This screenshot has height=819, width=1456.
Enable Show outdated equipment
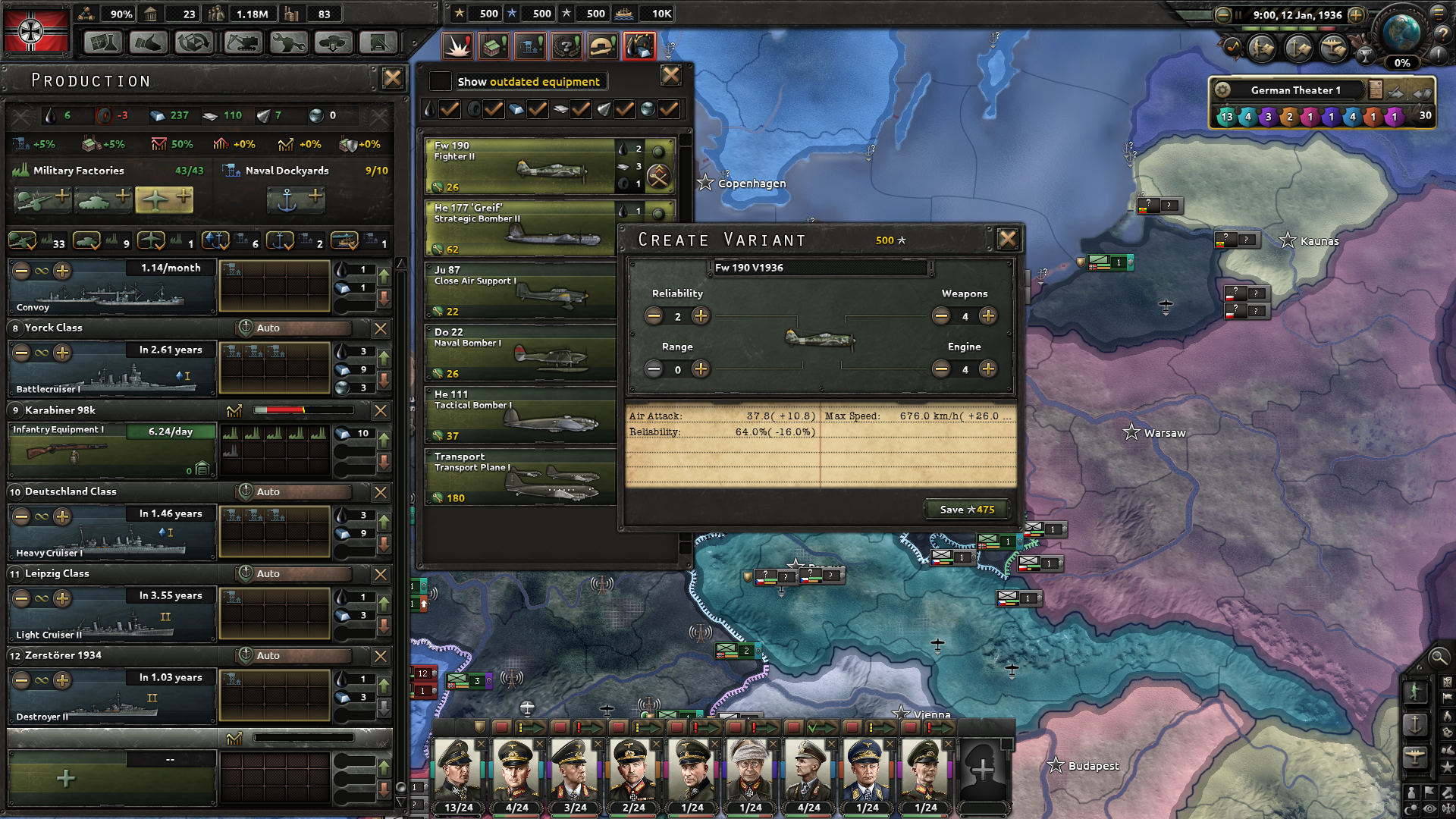[x=440, y=81]
